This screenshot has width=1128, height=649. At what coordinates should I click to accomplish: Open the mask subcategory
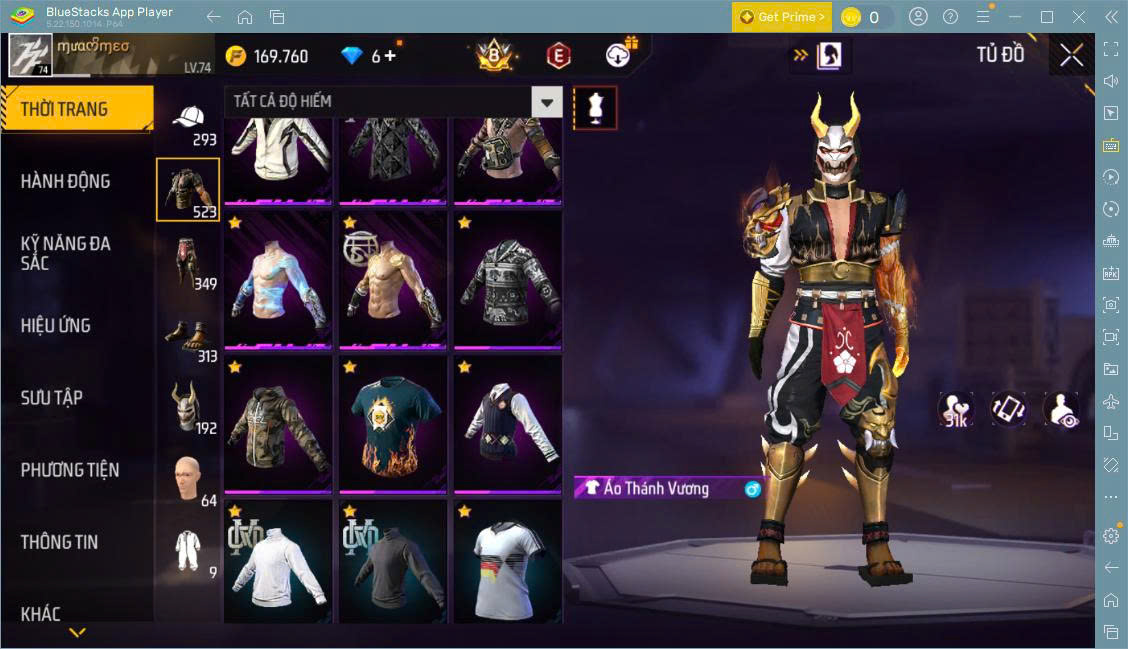(x=188, y=407)
